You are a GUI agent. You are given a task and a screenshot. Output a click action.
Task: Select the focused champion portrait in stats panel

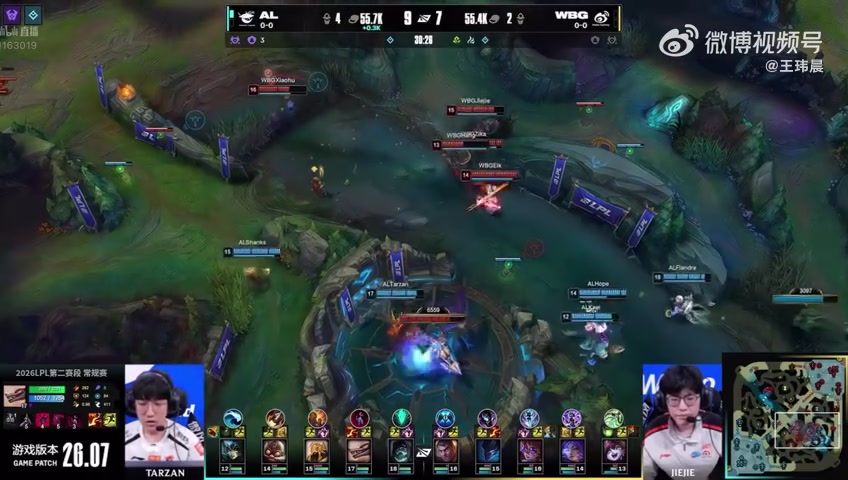click(15, 396)
